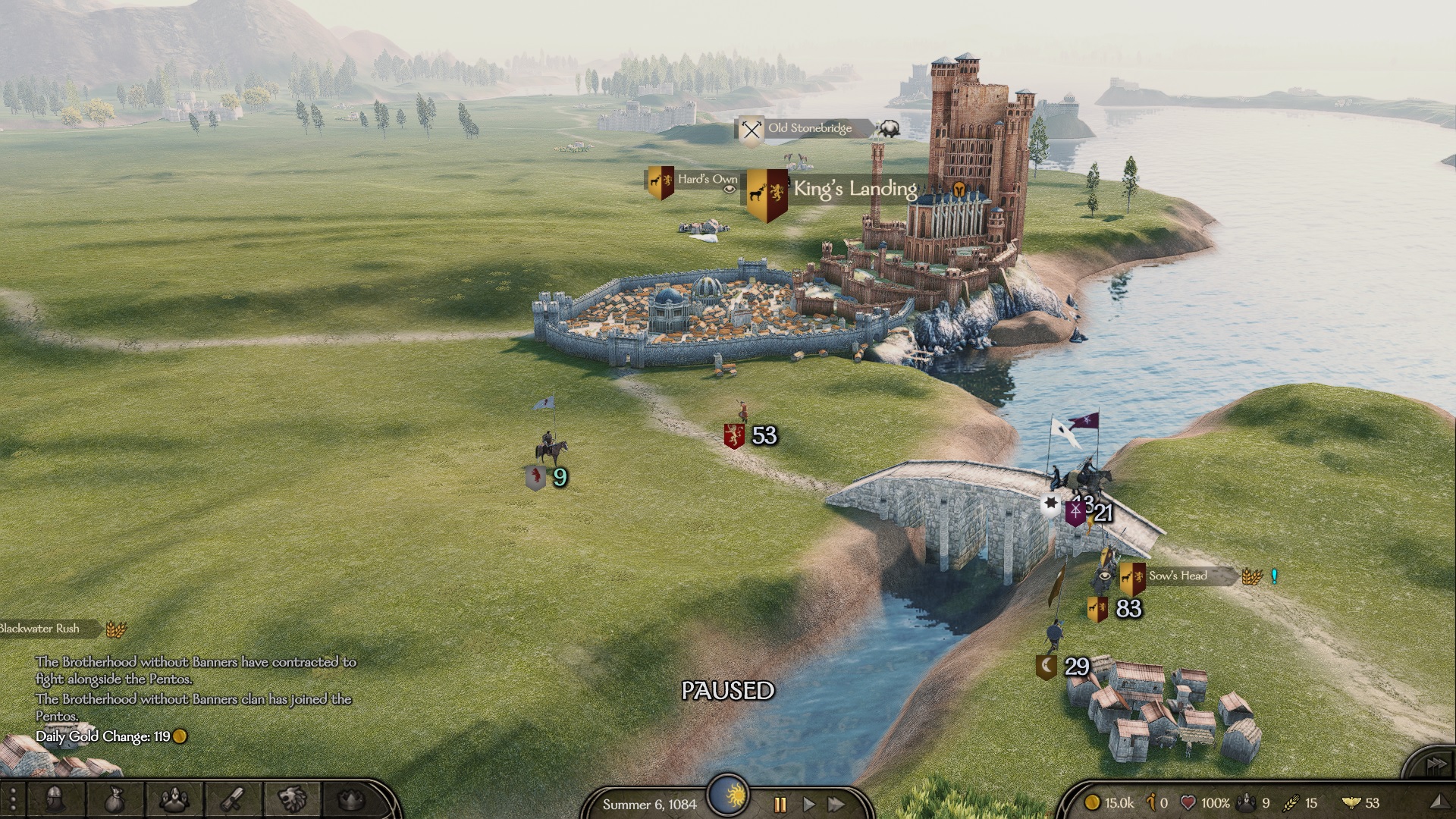This screenshot has width=1456, height=819.
Task: Track the King's Landing tournament icon
Action: coord(959,190)
